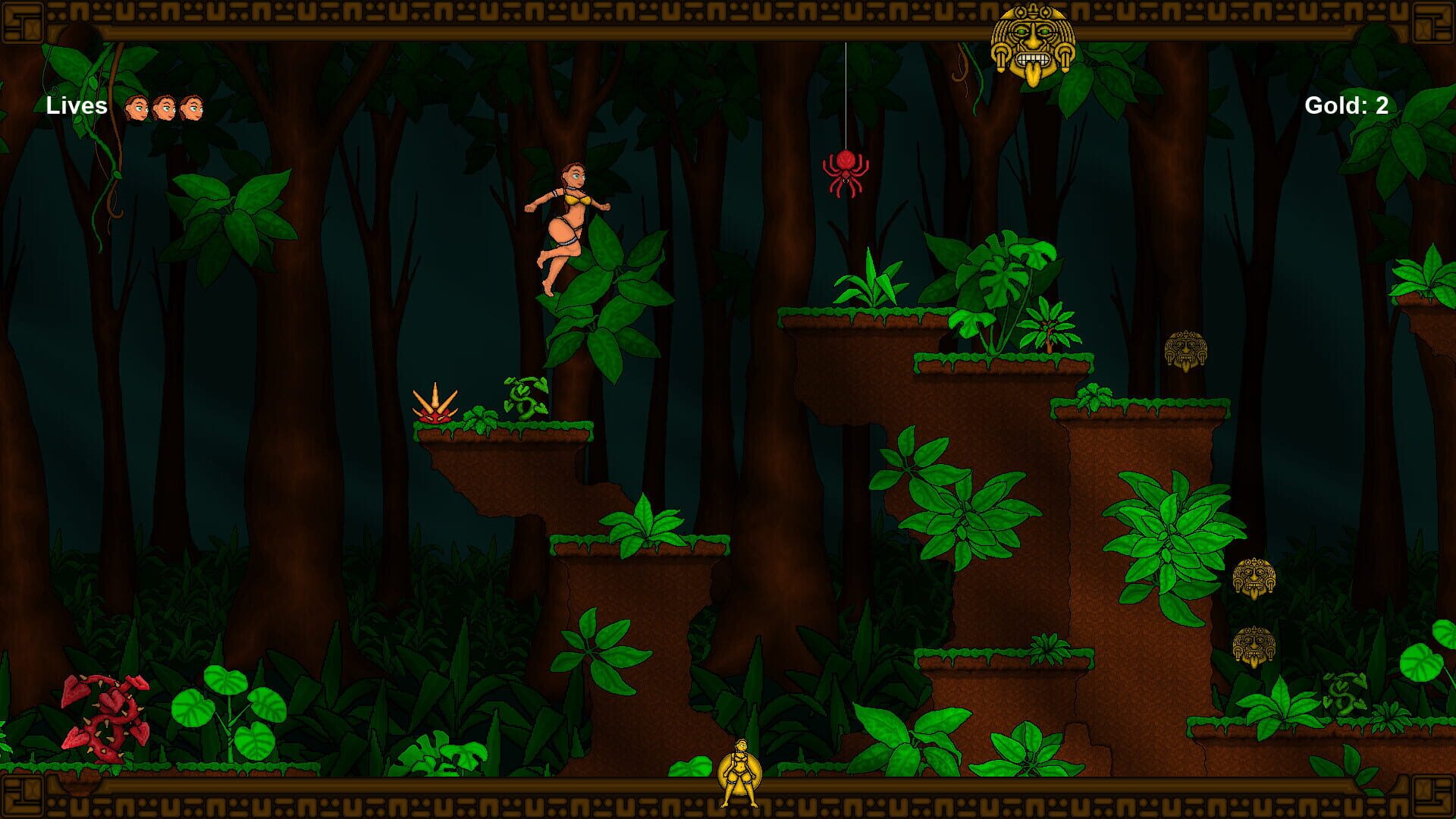Image resolution: width=1456 pixels, height=819 pixels.
Task: Click the first life head icon
Action: tap(136, 106)
